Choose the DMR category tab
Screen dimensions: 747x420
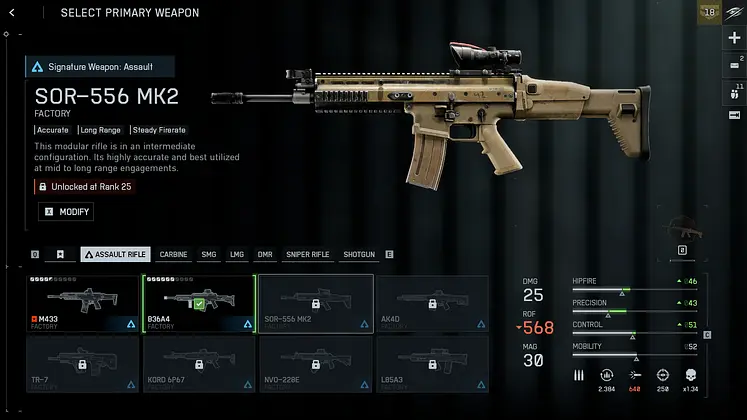click(265, 255)
